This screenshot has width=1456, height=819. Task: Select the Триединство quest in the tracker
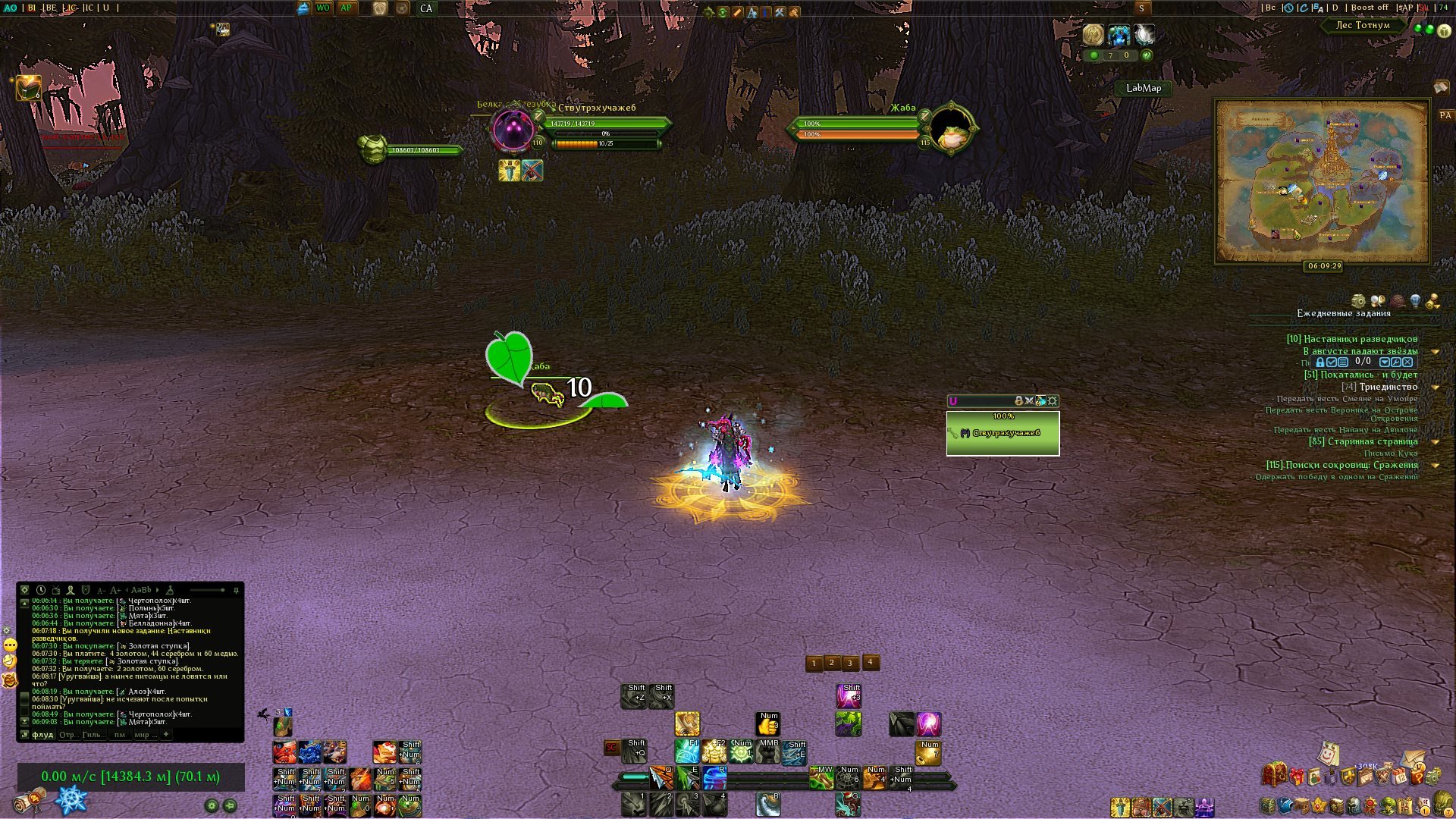tap(1388, 387)
